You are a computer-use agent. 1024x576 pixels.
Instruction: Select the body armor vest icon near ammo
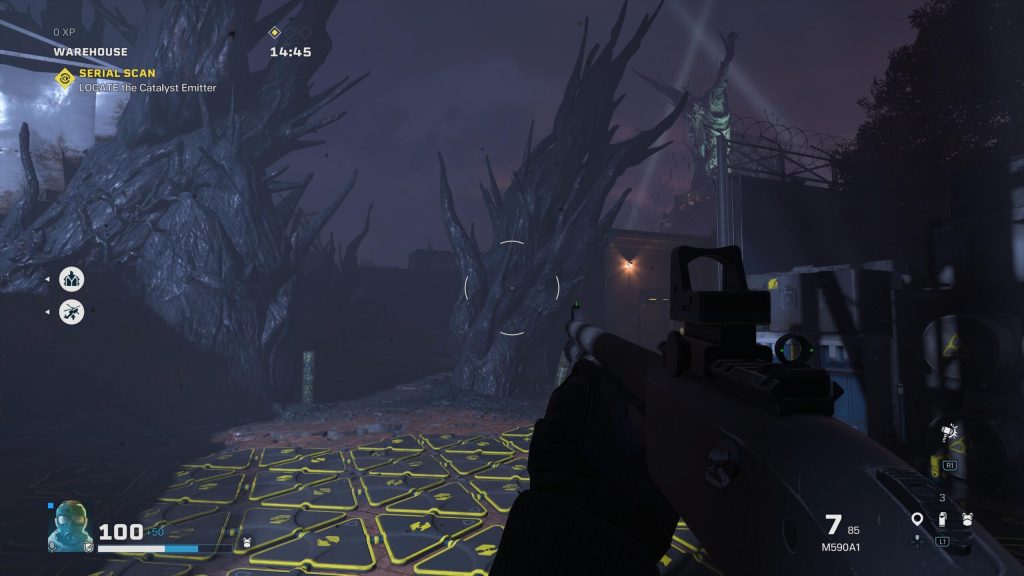(967, 519)
